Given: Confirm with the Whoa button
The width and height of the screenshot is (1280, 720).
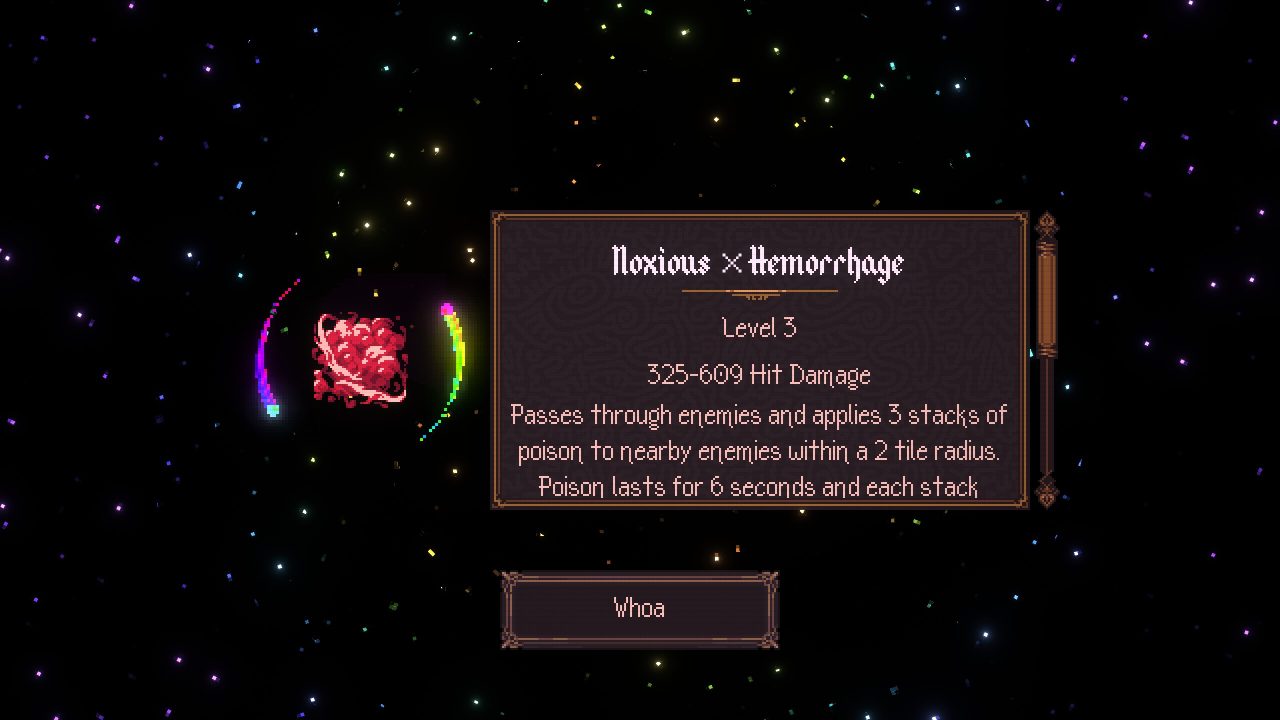Looking at the screenshot, I should click(639, 609).
